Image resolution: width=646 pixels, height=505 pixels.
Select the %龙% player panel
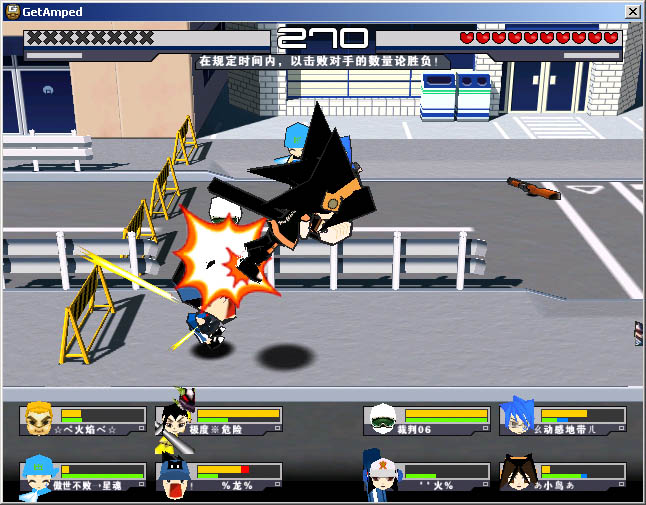click(x=220, y=477)
